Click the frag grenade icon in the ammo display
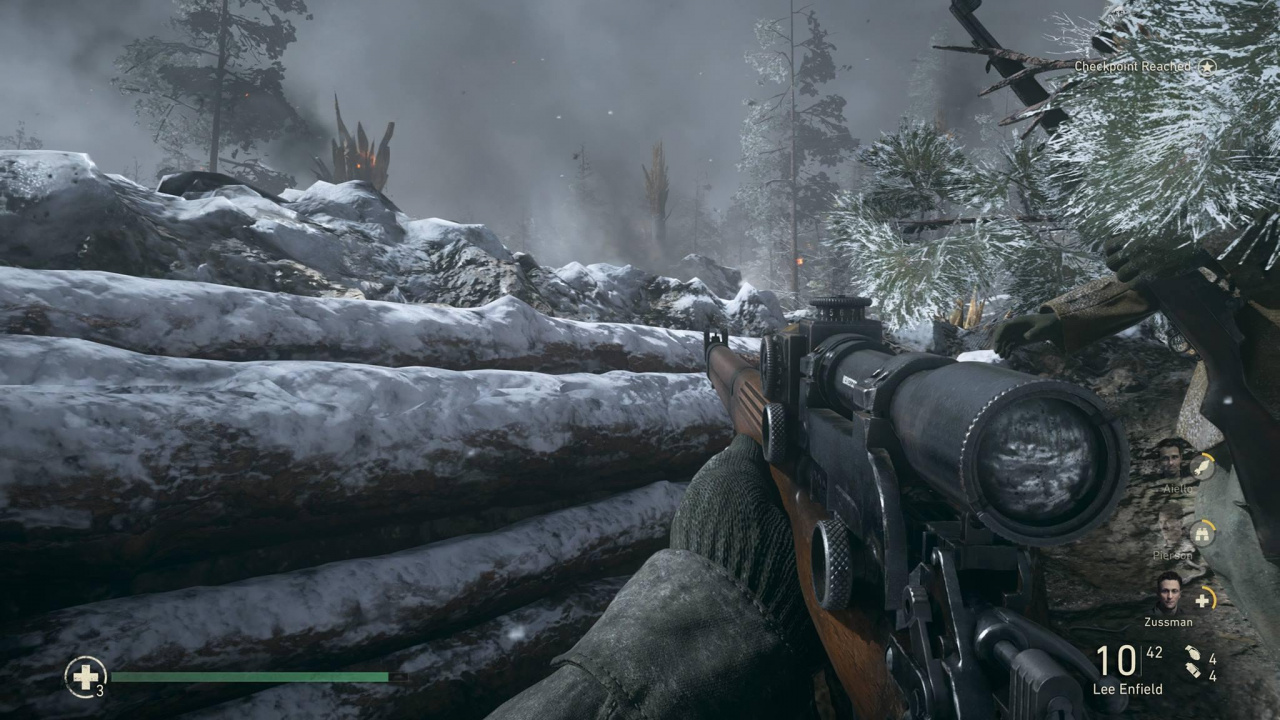This screenshot has height=720, width=1280. point(1196,651)
